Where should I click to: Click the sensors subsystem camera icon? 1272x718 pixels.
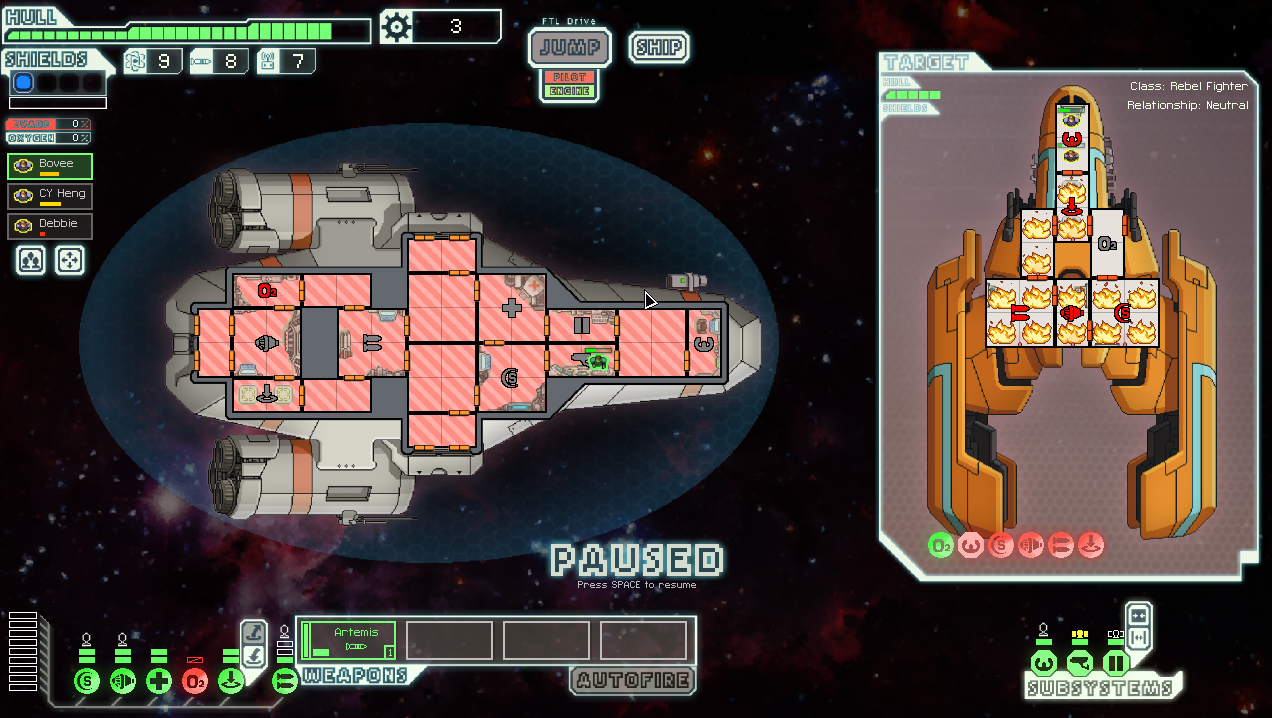point(1079,662)
